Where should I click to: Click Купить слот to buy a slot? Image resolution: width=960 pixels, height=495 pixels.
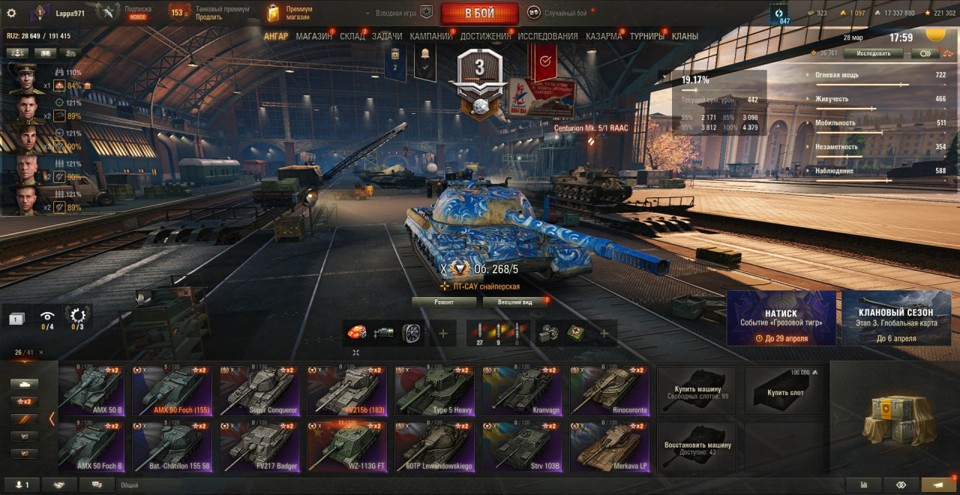784,390
